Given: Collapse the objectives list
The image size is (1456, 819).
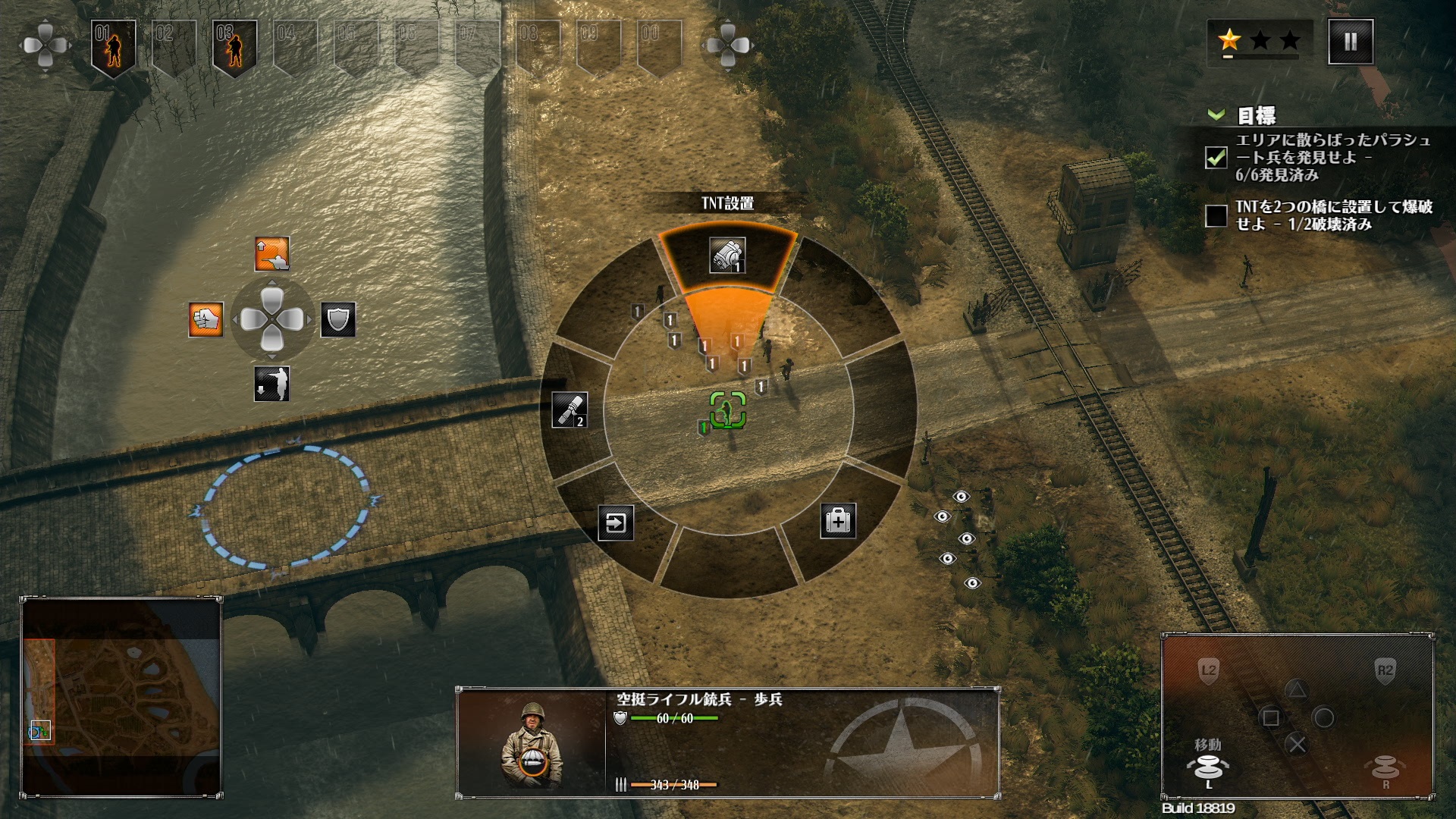Looking at the screenshot, I should [x=1216, y=115].
